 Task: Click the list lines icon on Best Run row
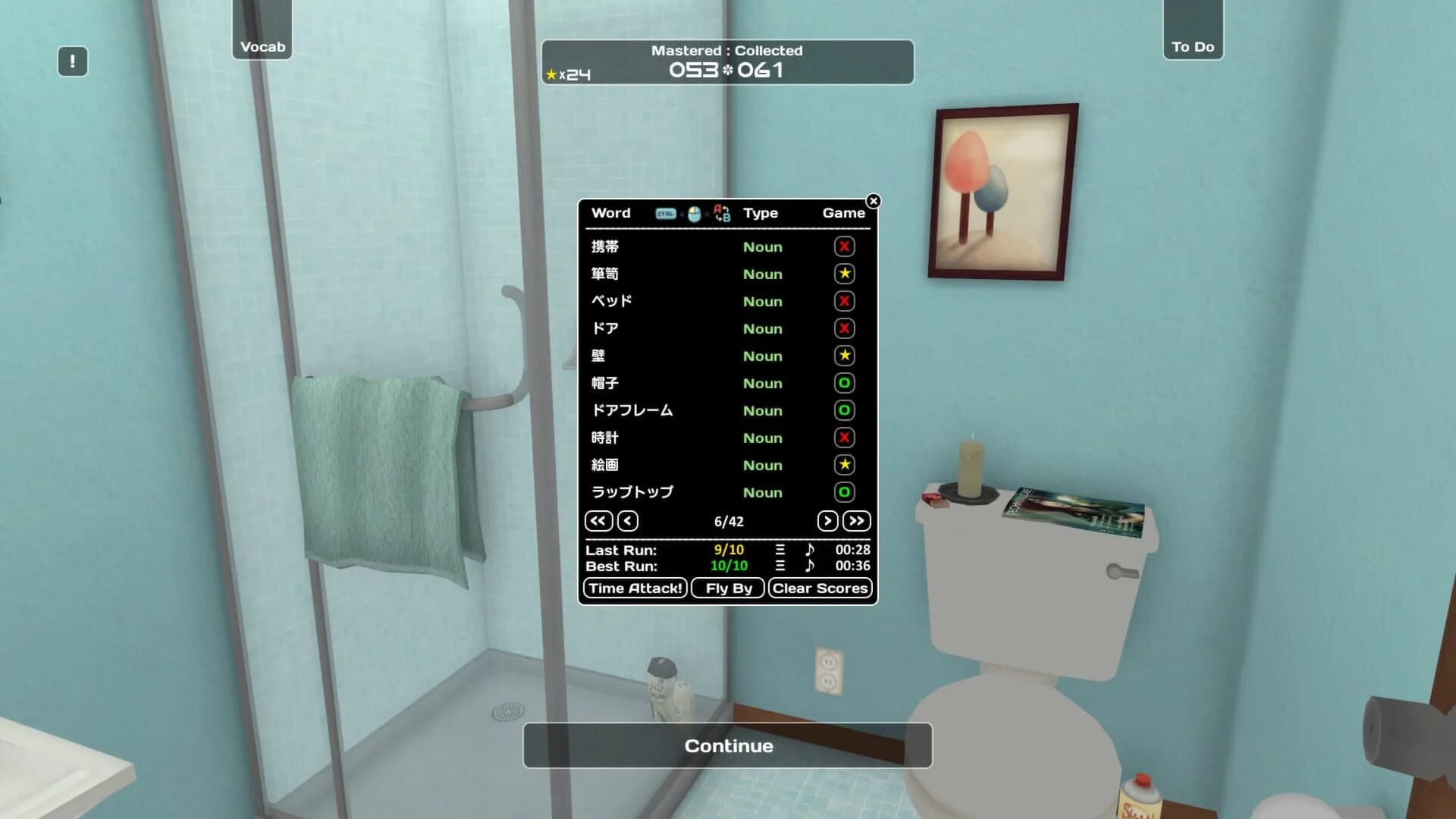pos(780,566)
